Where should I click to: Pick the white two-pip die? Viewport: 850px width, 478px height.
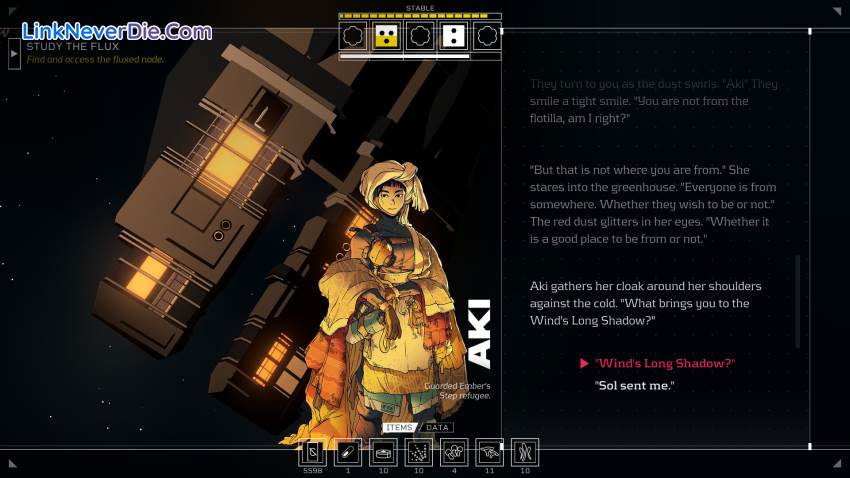[x=453, y=37]
